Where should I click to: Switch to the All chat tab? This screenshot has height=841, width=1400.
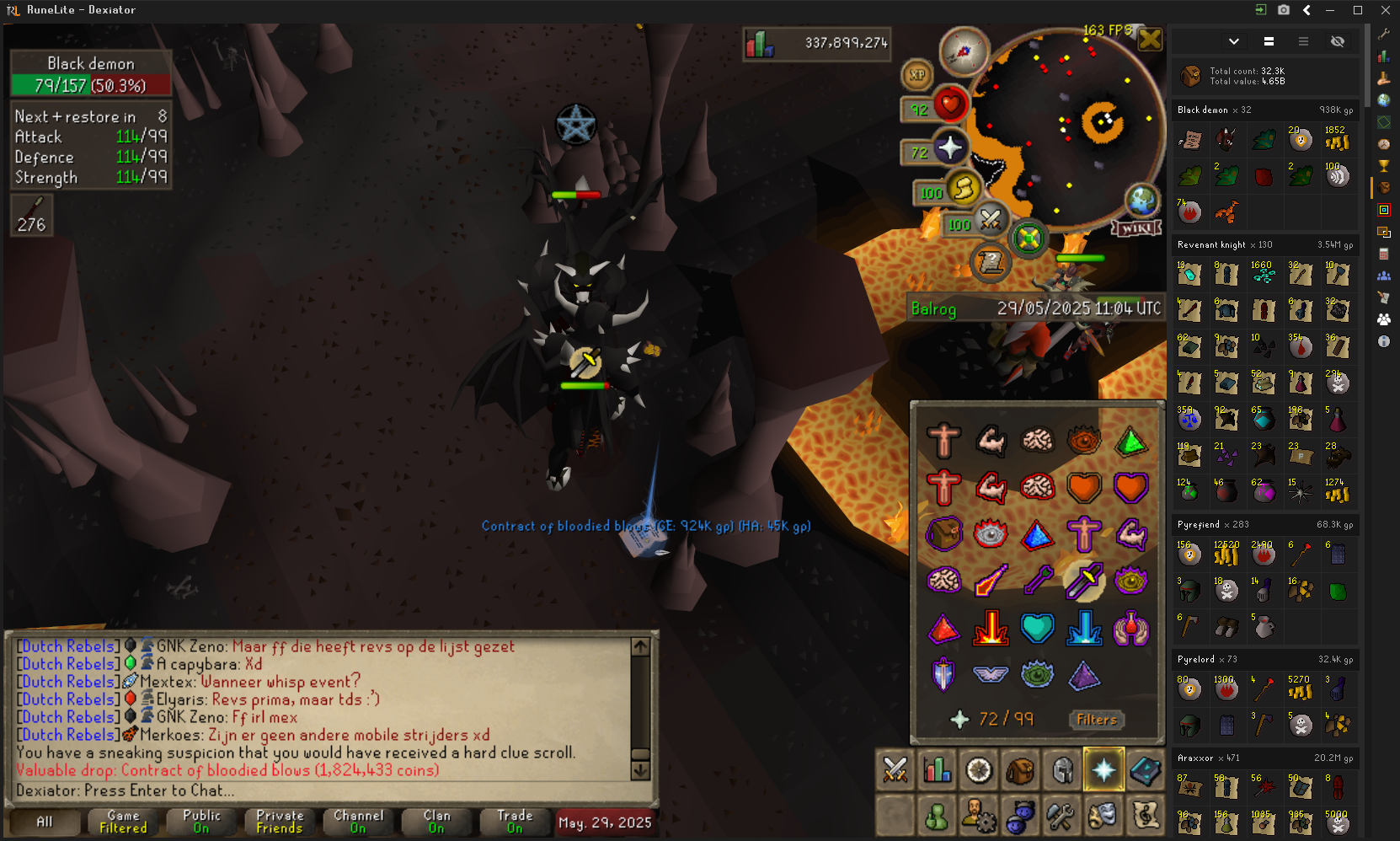pos(45,822)
